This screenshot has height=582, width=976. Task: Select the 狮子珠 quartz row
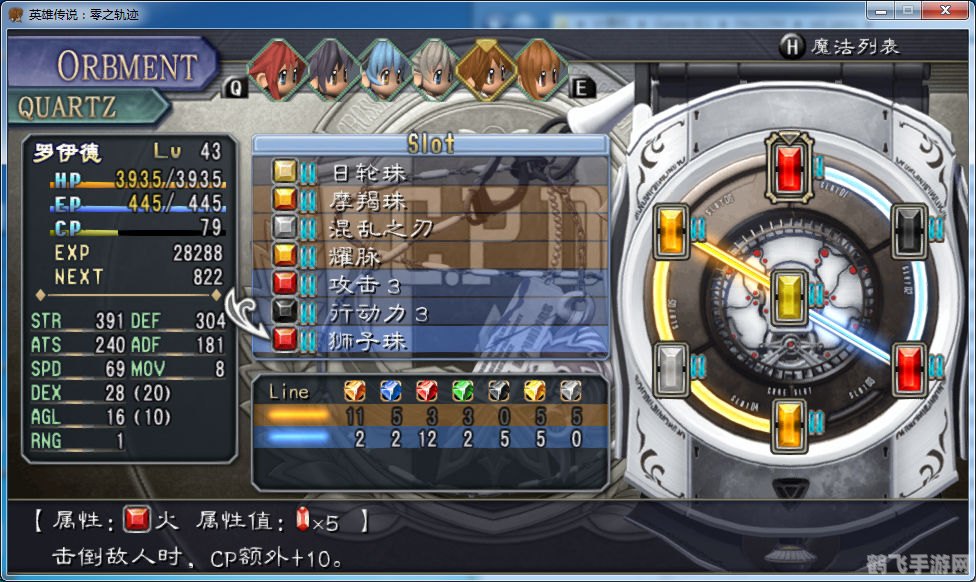point(430,341)
